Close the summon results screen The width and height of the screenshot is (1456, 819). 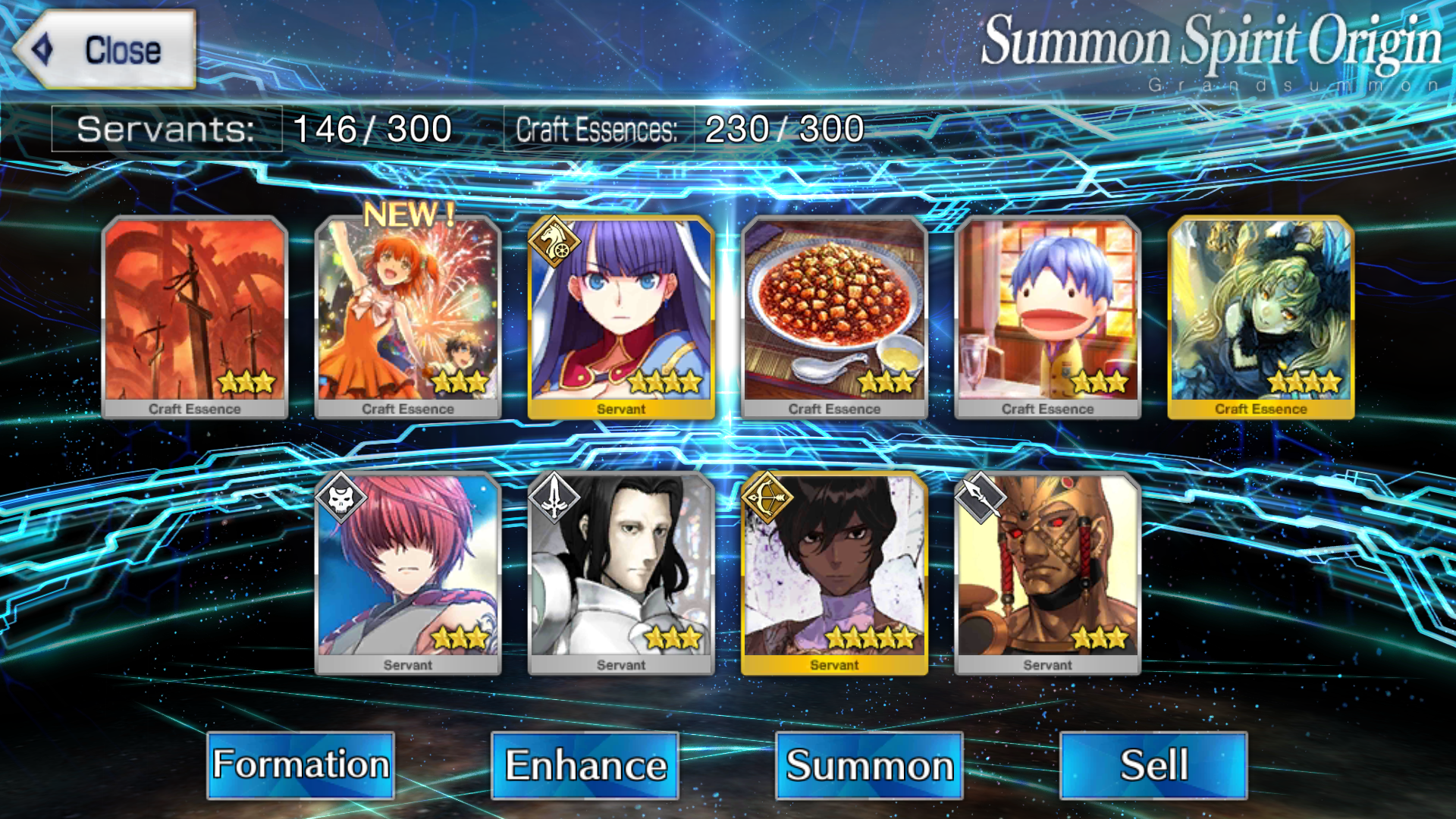[105, 50]
